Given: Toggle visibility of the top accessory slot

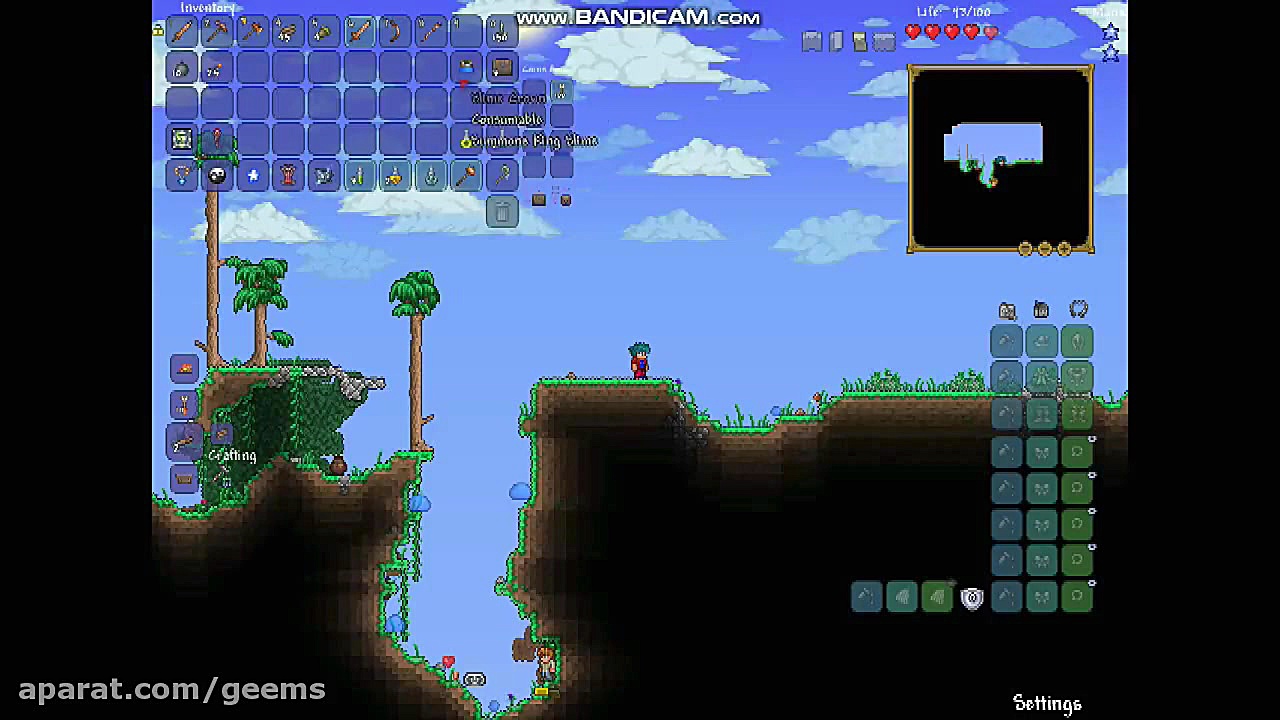Looking at the screenshot, I should 1092,440.
